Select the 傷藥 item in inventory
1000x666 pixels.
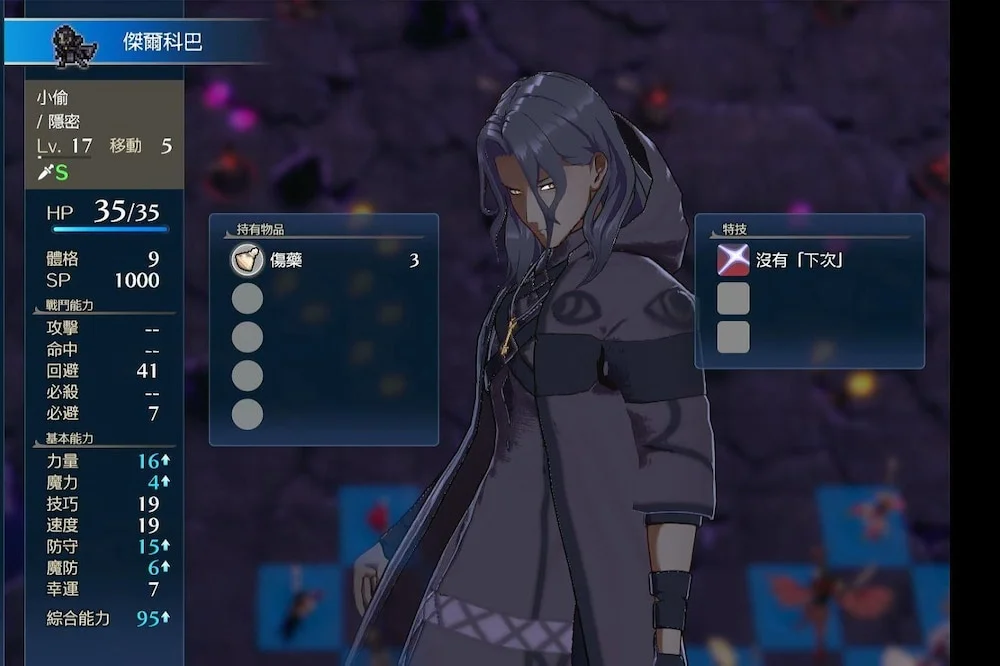tap(285, 261)
